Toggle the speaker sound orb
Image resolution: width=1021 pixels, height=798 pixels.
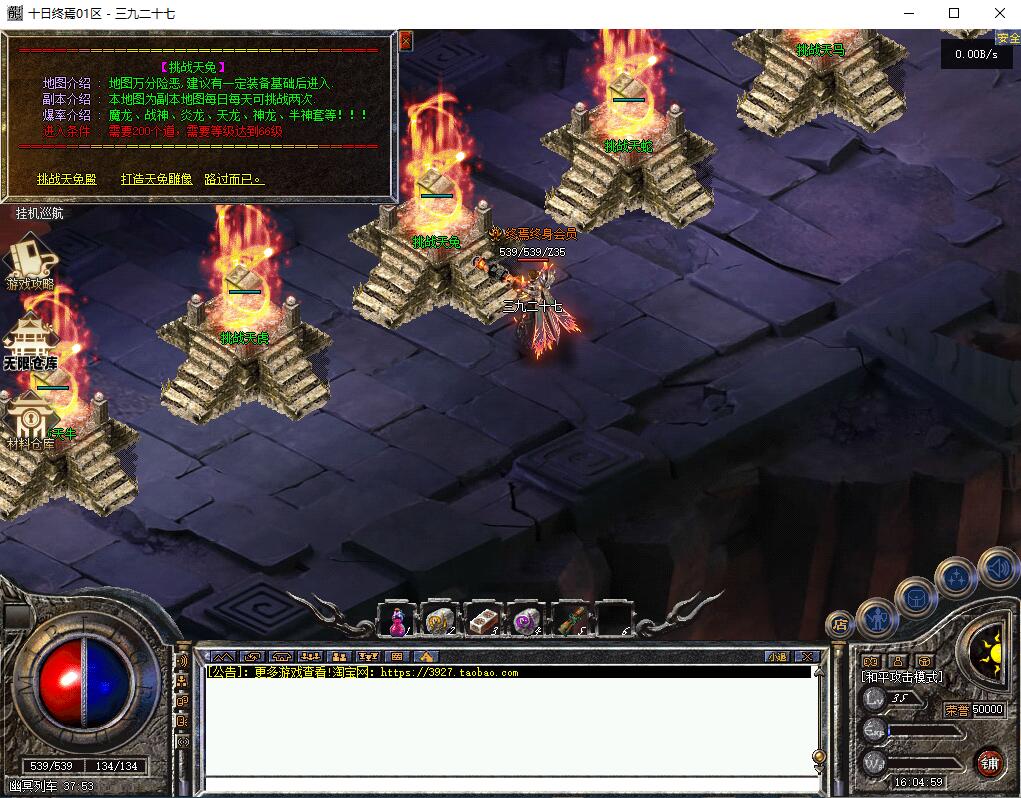coord(997,568)
